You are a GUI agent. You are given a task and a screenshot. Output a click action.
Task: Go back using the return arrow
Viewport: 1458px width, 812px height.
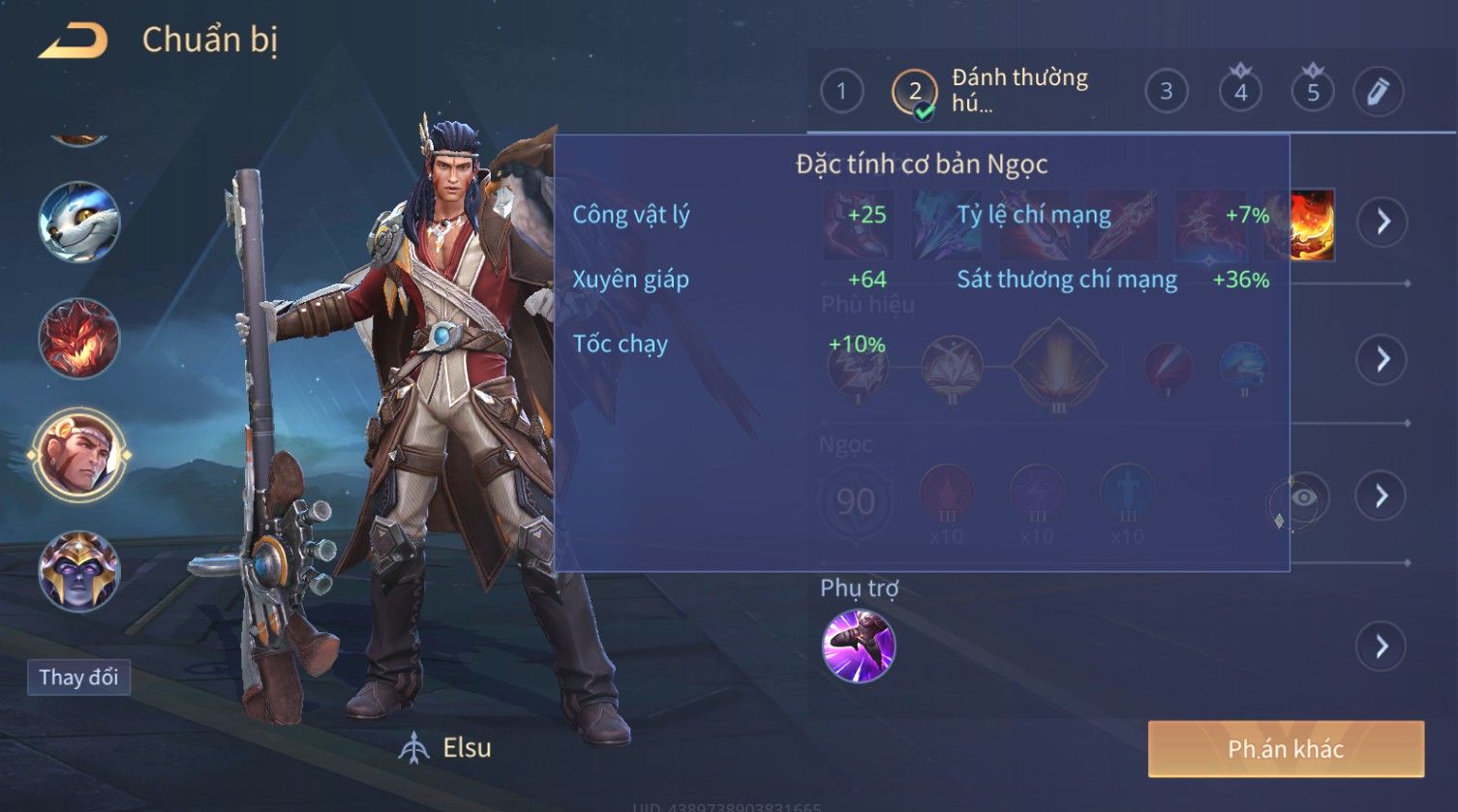coord(73,42)
